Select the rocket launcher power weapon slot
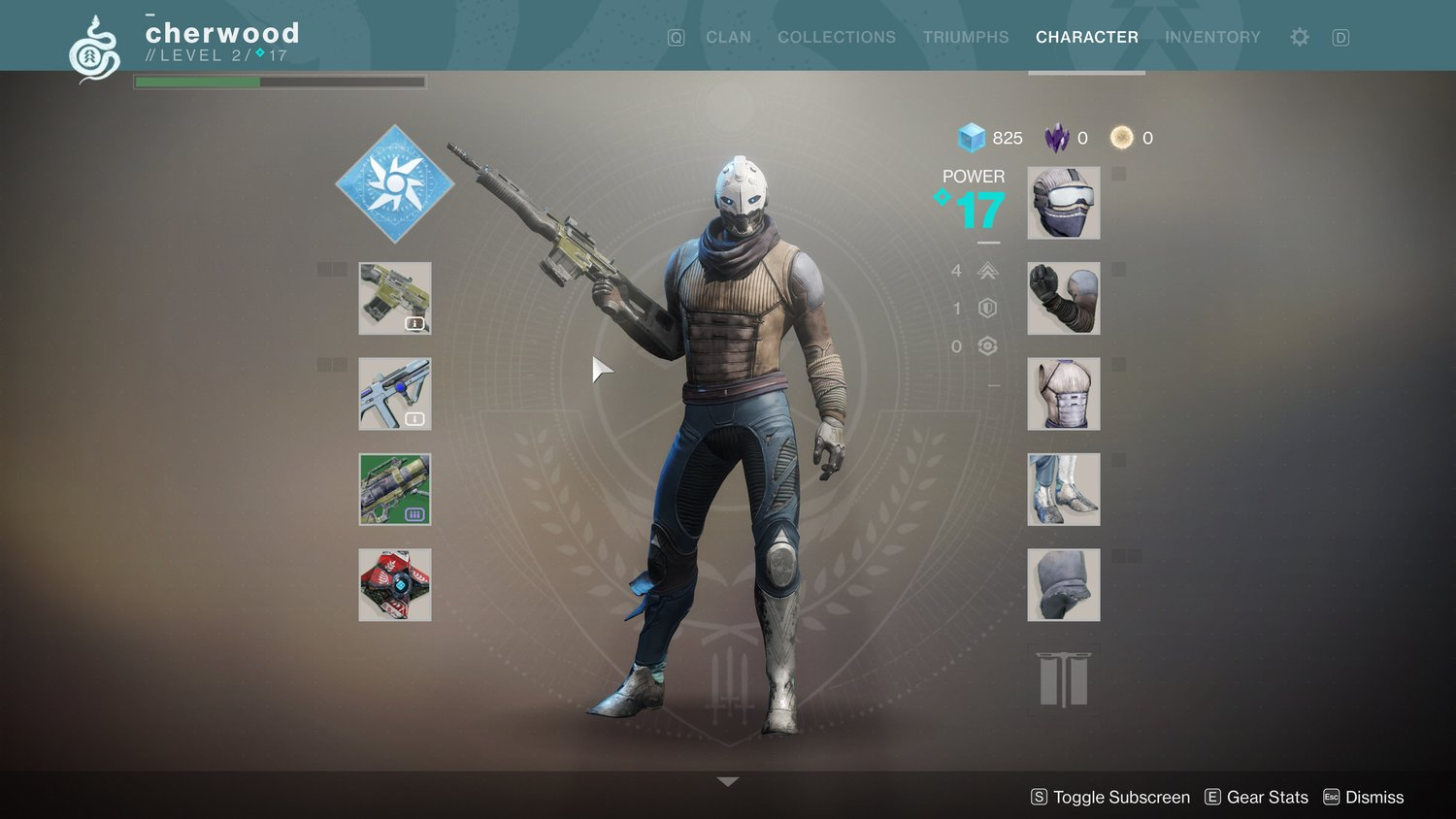Image resolution: width=1456 pixels, height=819 pixels. [395, 489]
